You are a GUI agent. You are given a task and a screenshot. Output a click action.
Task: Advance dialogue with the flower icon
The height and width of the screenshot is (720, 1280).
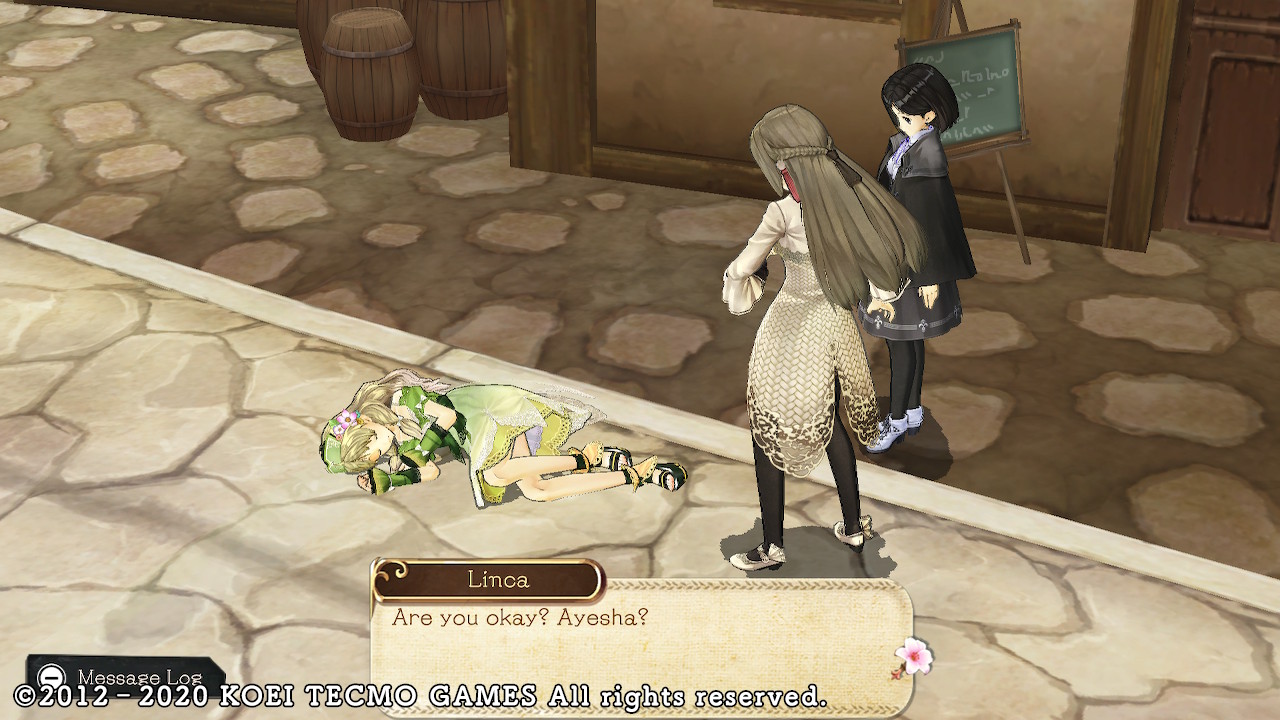(x=912, y=657)
